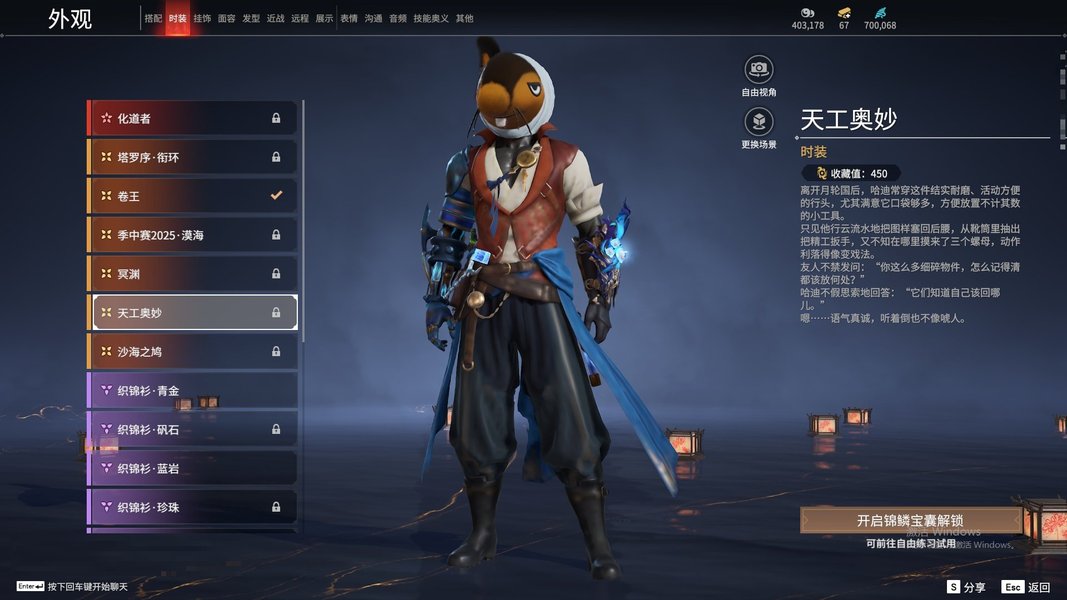The width and height of the screenshot is (1067, 600).
Task: Select the 沙海之鸠 outfit
Action: tap(194, 352)
